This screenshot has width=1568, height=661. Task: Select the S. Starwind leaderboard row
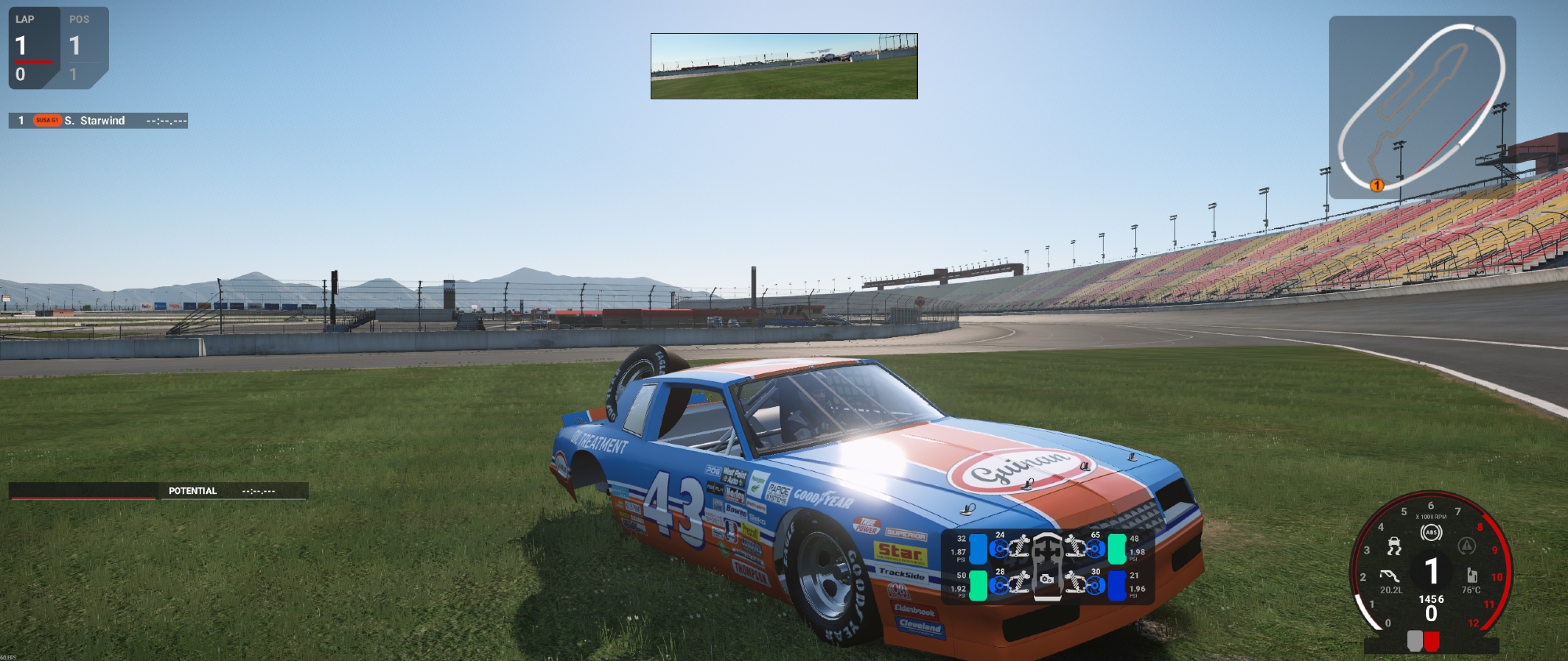tap(98, 121)
